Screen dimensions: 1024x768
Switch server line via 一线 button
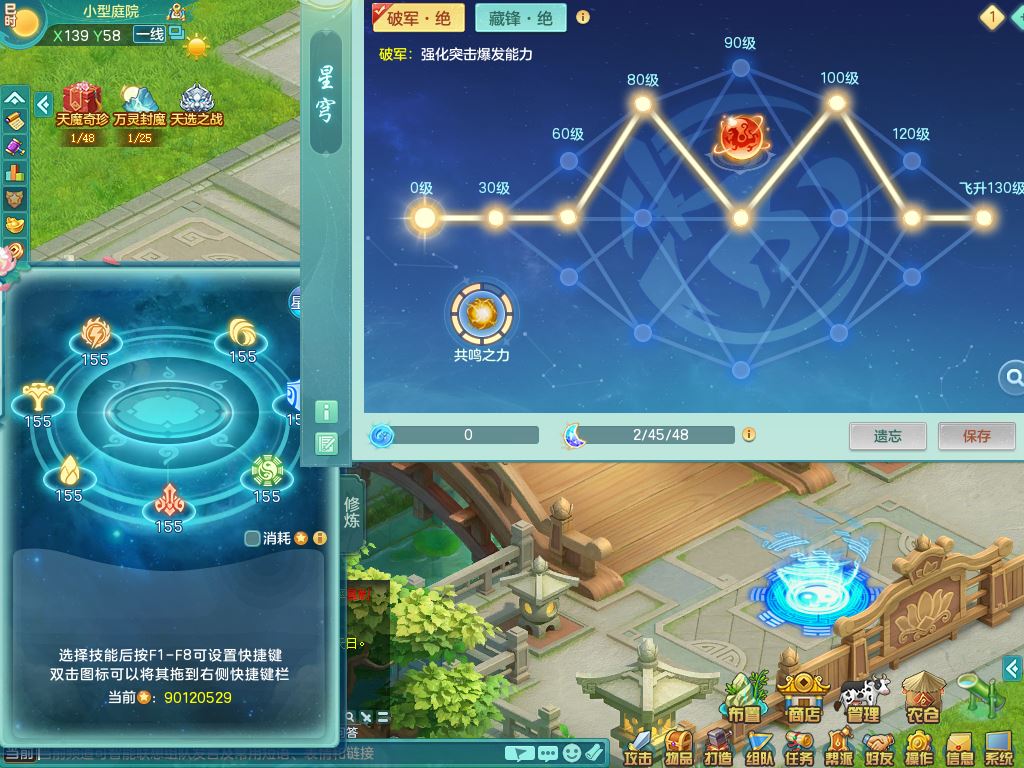(149, 35)
